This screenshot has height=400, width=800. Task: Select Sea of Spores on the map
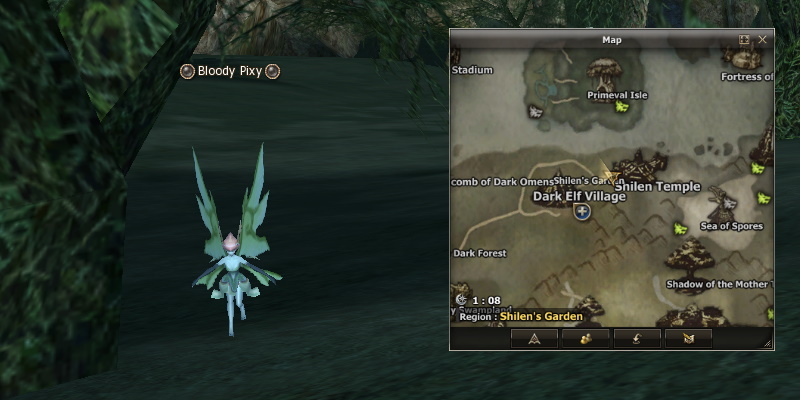click(731, 226)
